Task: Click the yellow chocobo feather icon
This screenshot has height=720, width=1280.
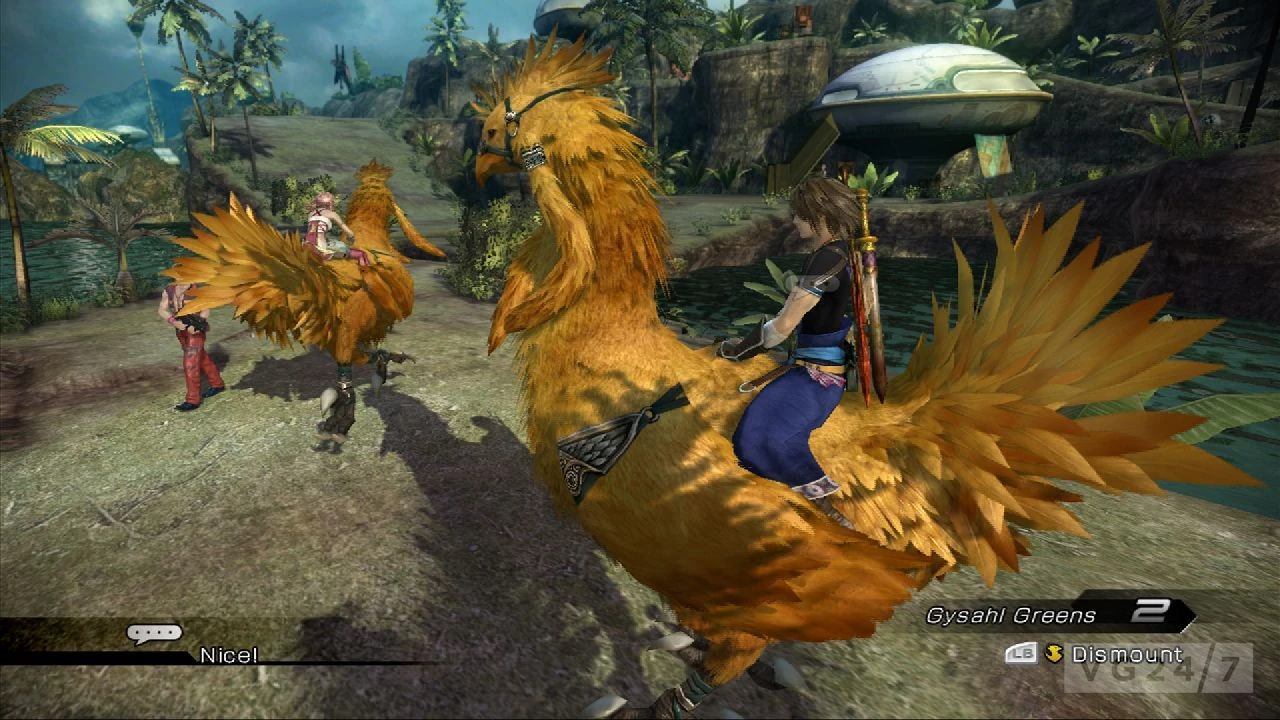Action: pyautogui.click(x=1055, y=651)
